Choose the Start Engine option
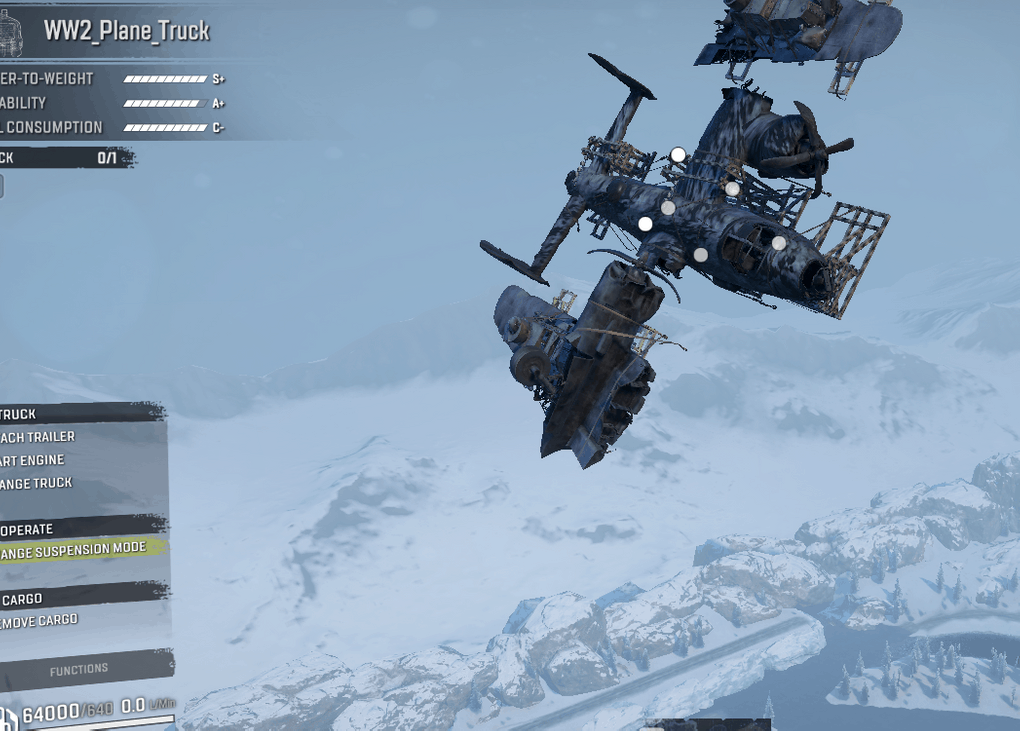The height and width of the screenshot is (731, 1020). coord(34,460)
